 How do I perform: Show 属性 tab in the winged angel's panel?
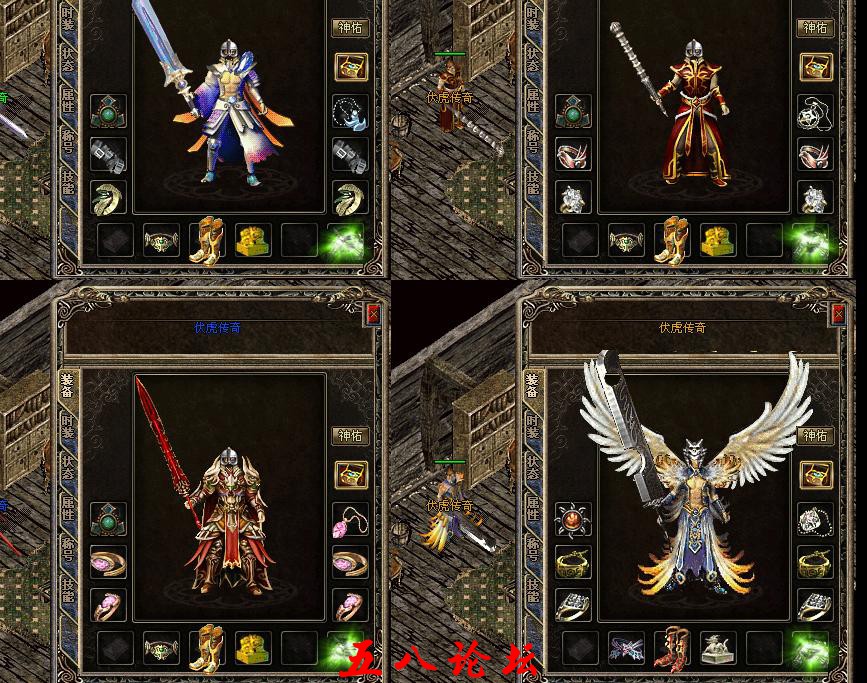click(x=532, y=509)
